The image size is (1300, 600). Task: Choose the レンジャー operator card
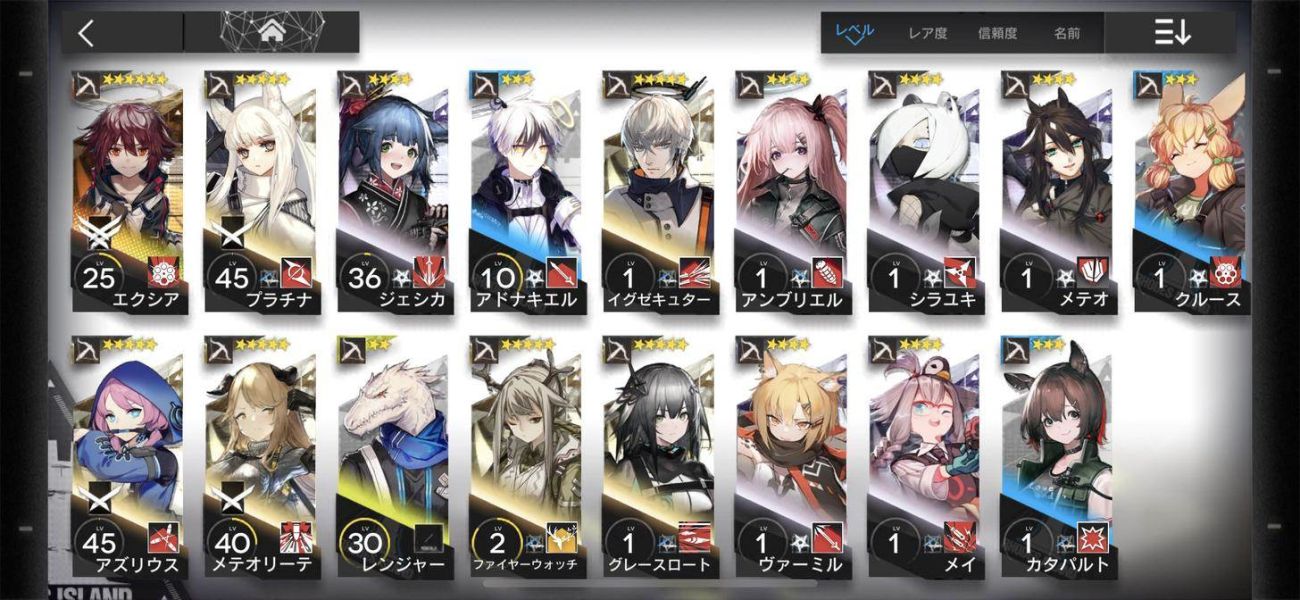pyautogui.click(x=392, y=455)
